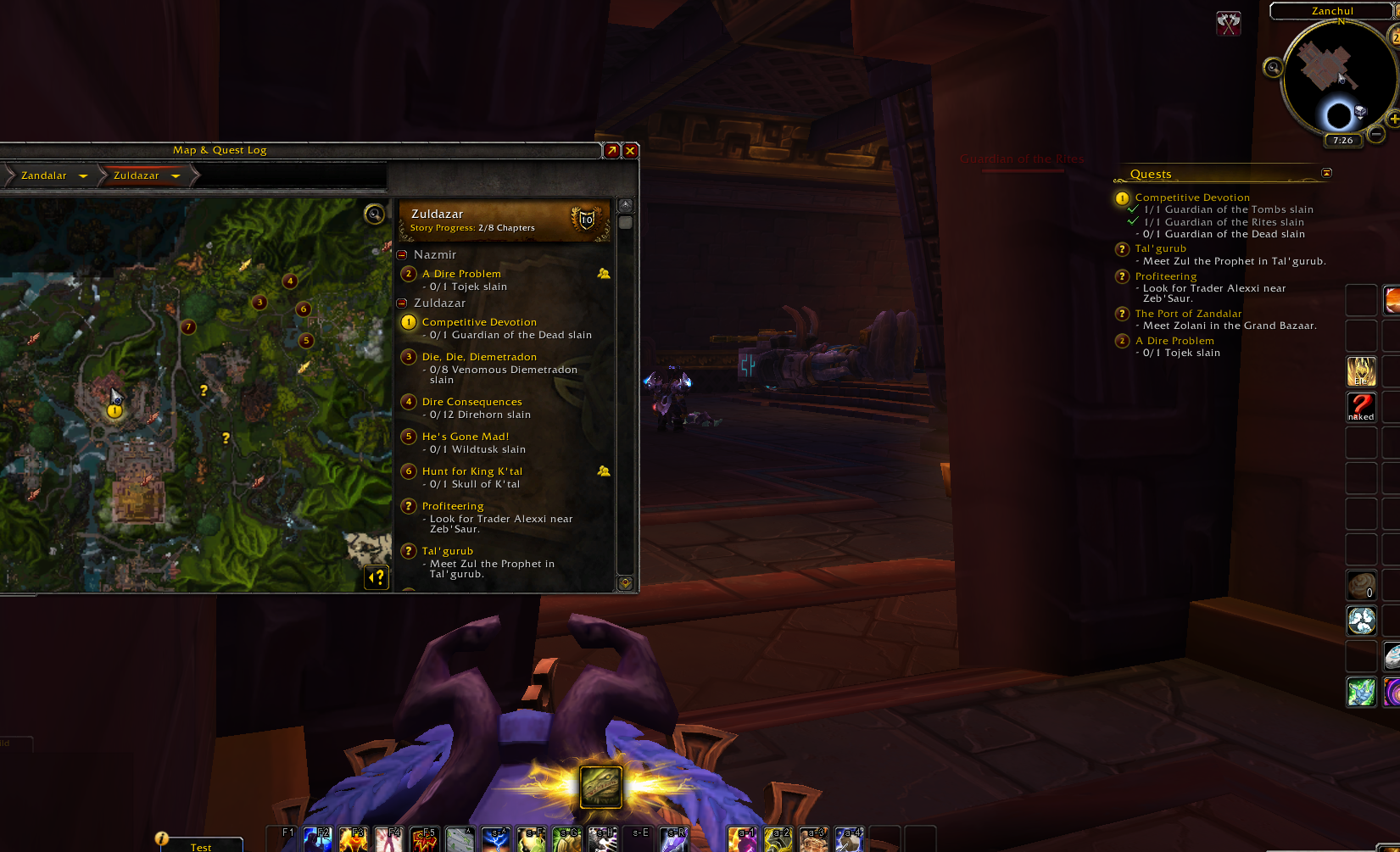The image size is (1400, 852).
Task: Click the yellow exclamation marker on the map
Action: click(x=113, y=410)
